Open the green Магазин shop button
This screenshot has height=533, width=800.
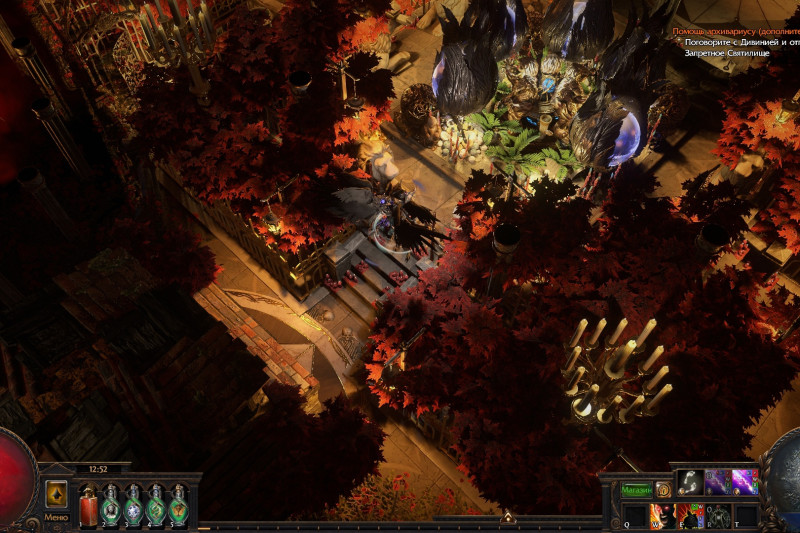tap(637, 490)
